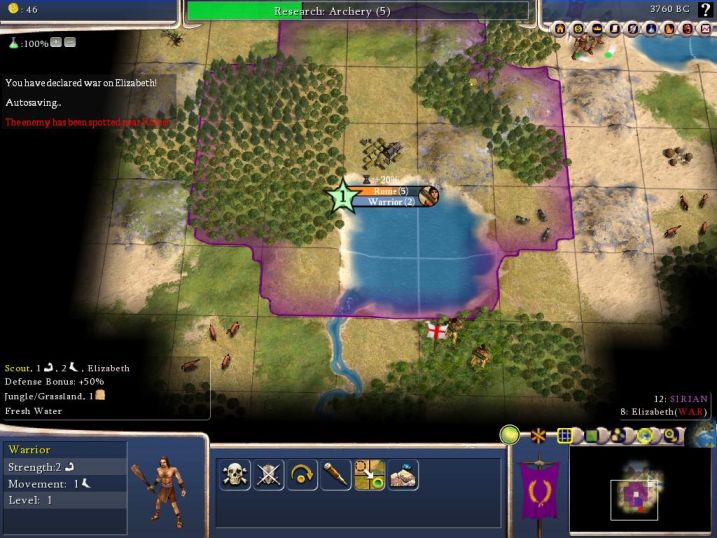Contact Elizabeth in the scoreboard list

[x=670, y=411]
